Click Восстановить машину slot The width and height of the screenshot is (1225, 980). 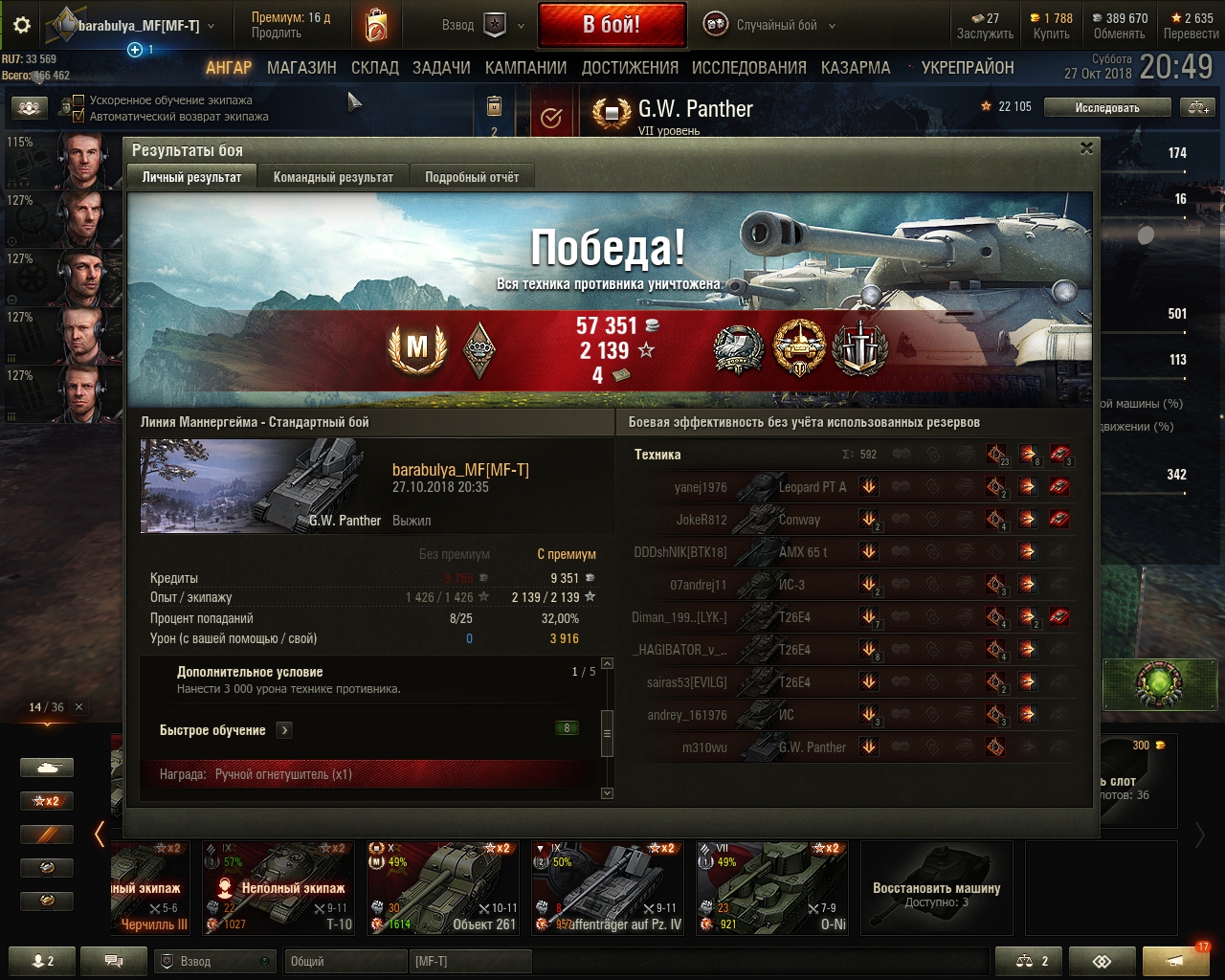(936, 887)
